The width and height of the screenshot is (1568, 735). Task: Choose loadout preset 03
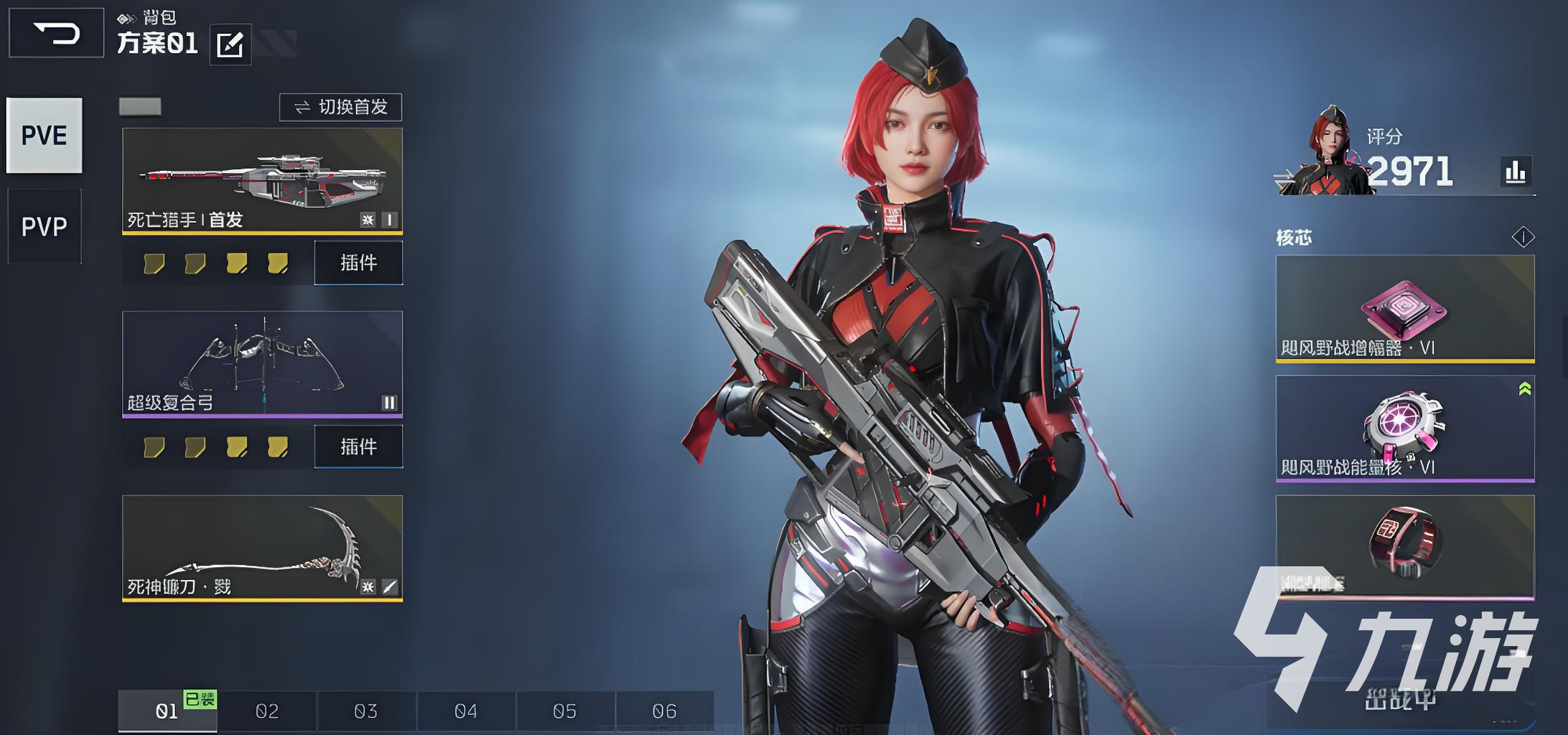[x=365, y=711]
